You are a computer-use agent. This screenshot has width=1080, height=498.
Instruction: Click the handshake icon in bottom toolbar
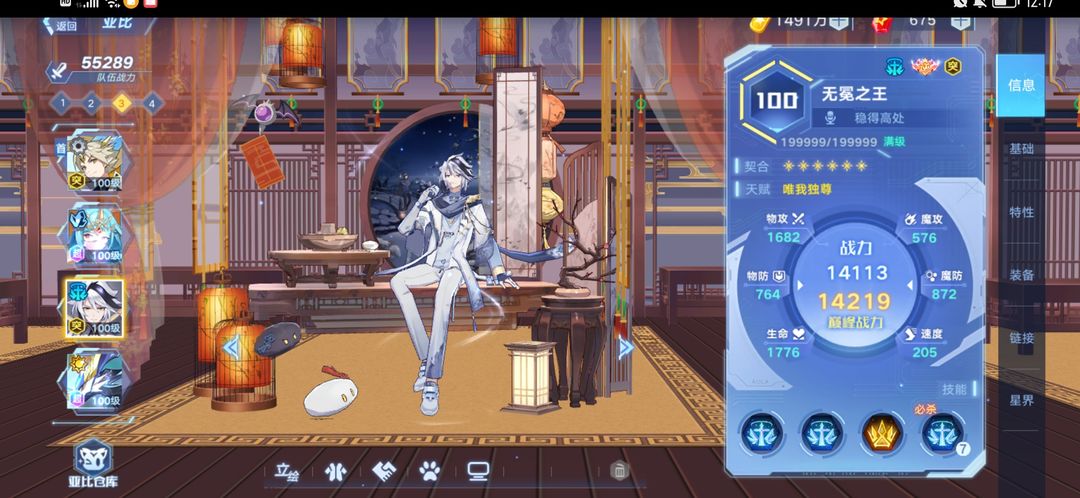(x=384, y=470)
